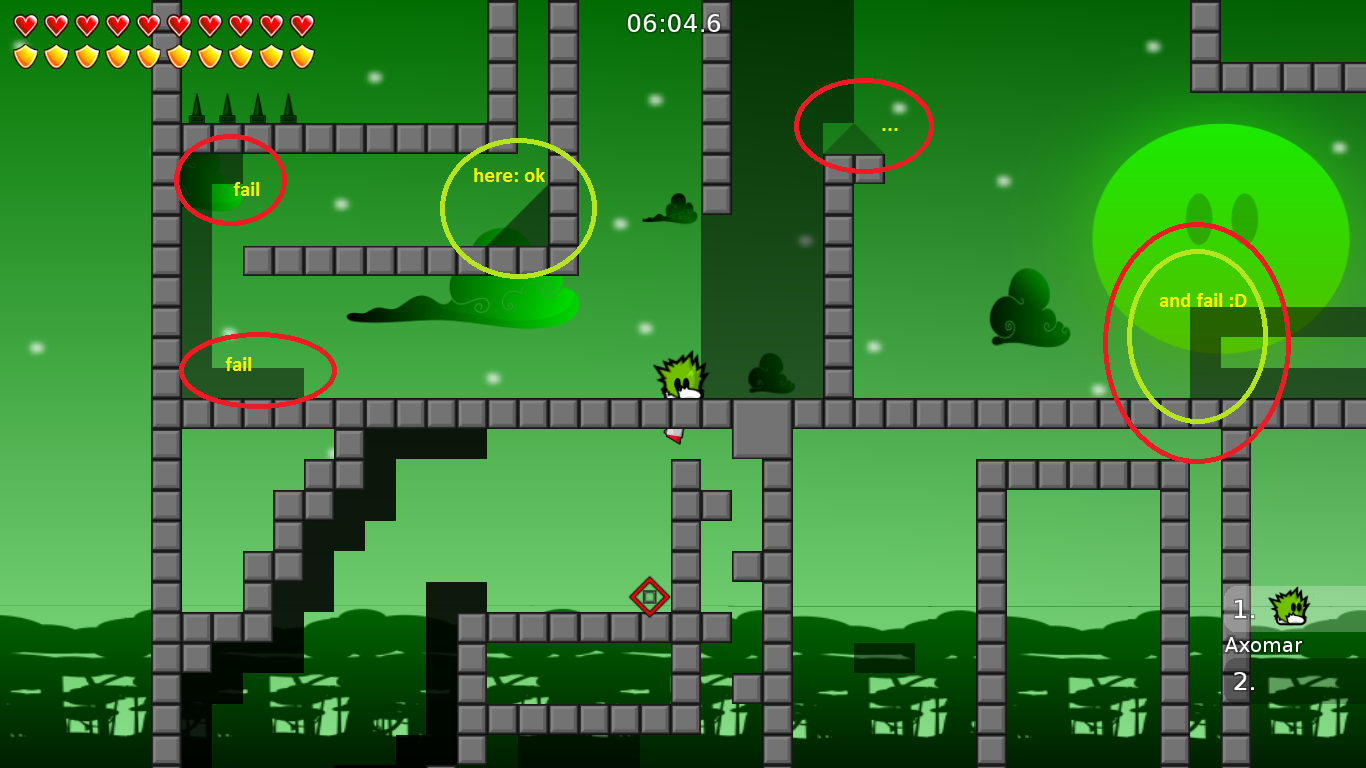
Task: Click the 'here: ok' text label
Action: [x=509, y=177]
